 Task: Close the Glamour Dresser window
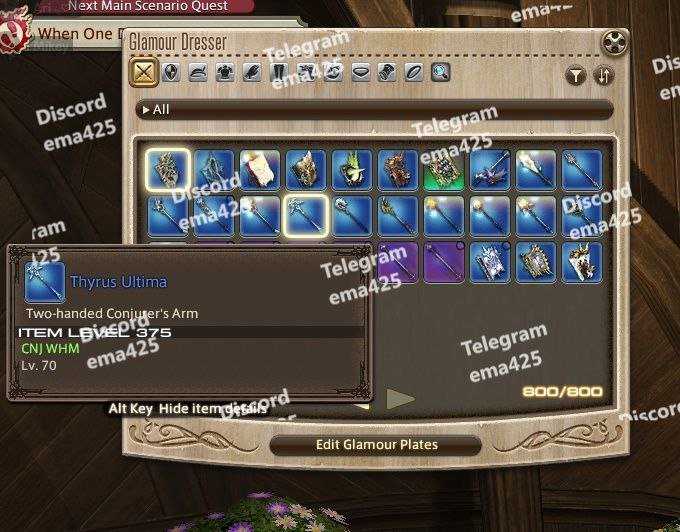pos(615,43)
